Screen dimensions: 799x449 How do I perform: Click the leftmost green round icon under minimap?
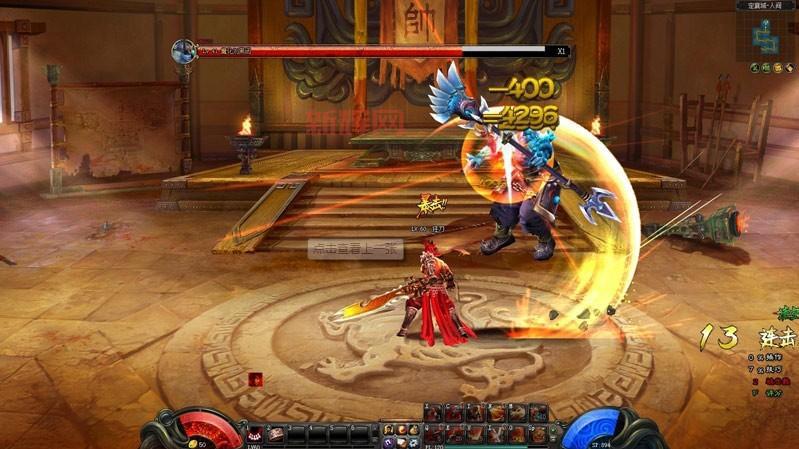[754, 68]
